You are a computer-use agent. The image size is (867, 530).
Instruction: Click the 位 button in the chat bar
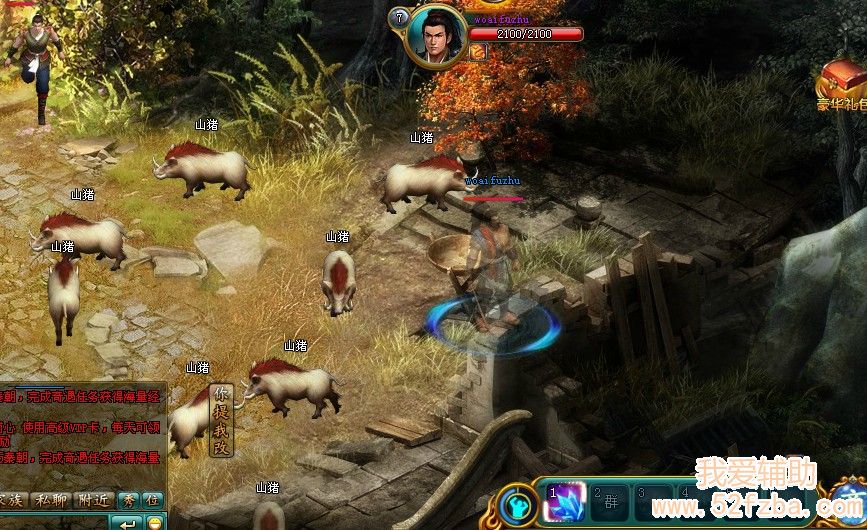click(151, 500)
